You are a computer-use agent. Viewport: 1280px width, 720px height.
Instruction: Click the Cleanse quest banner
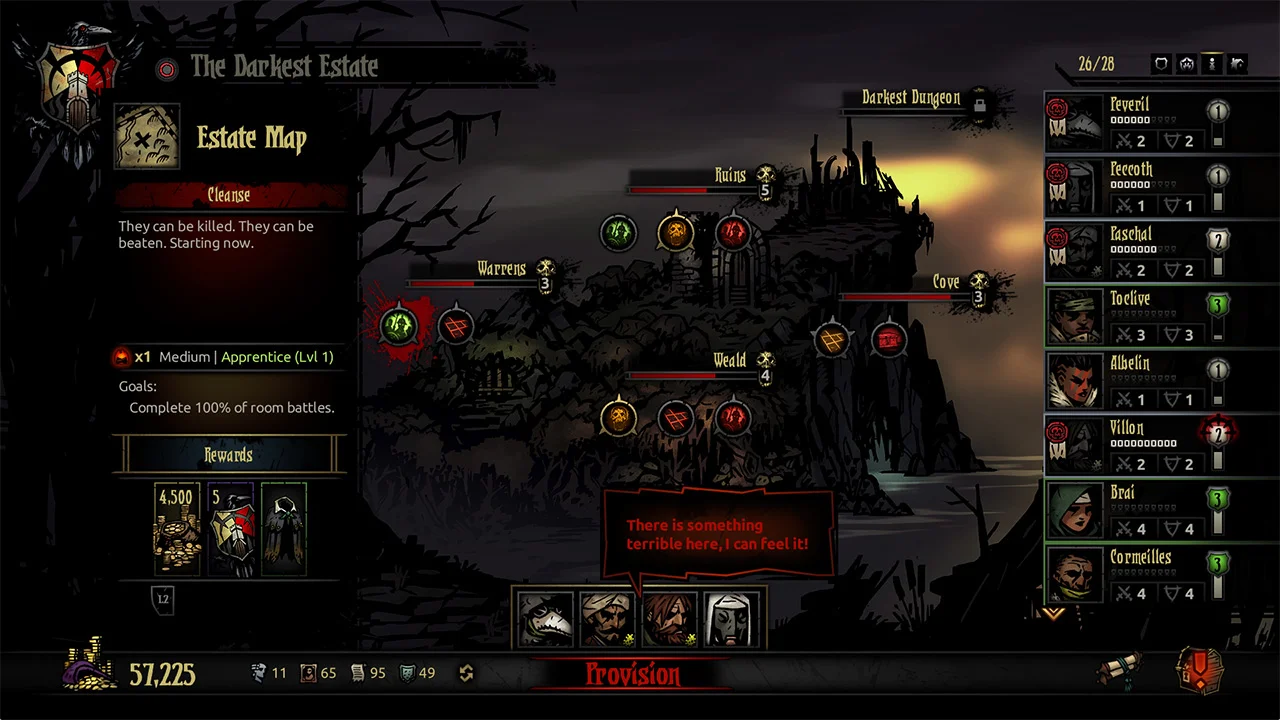[228, 195]
